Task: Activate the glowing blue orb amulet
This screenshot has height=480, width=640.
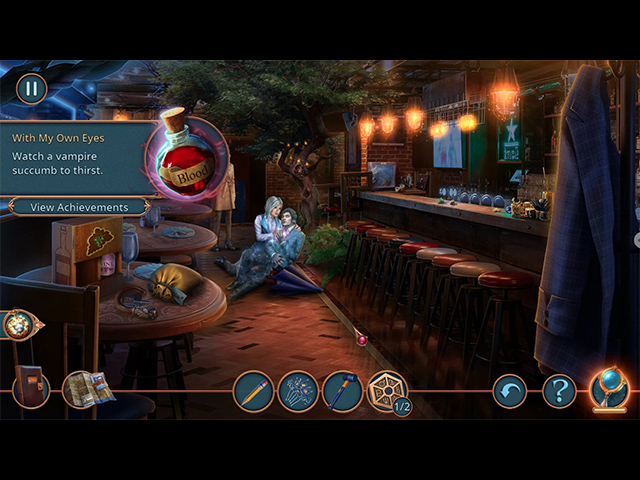Action: (608, 388)
